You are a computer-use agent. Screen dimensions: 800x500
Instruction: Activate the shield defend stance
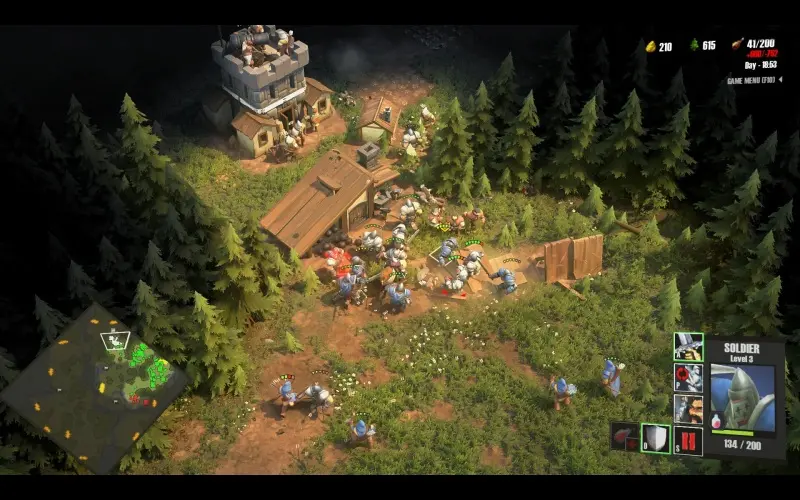tap(656, 438)
